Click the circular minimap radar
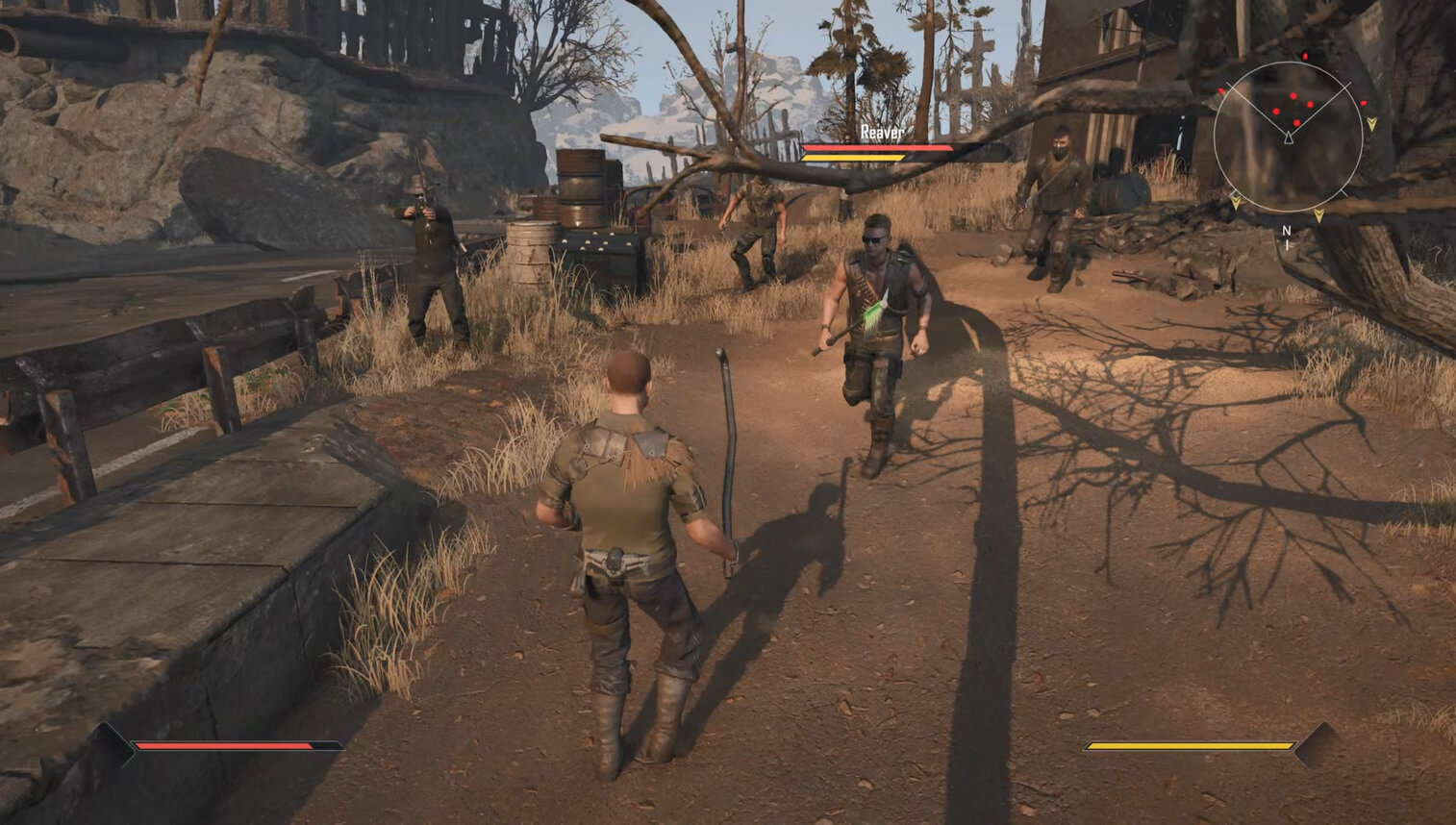 [1288, 137]
